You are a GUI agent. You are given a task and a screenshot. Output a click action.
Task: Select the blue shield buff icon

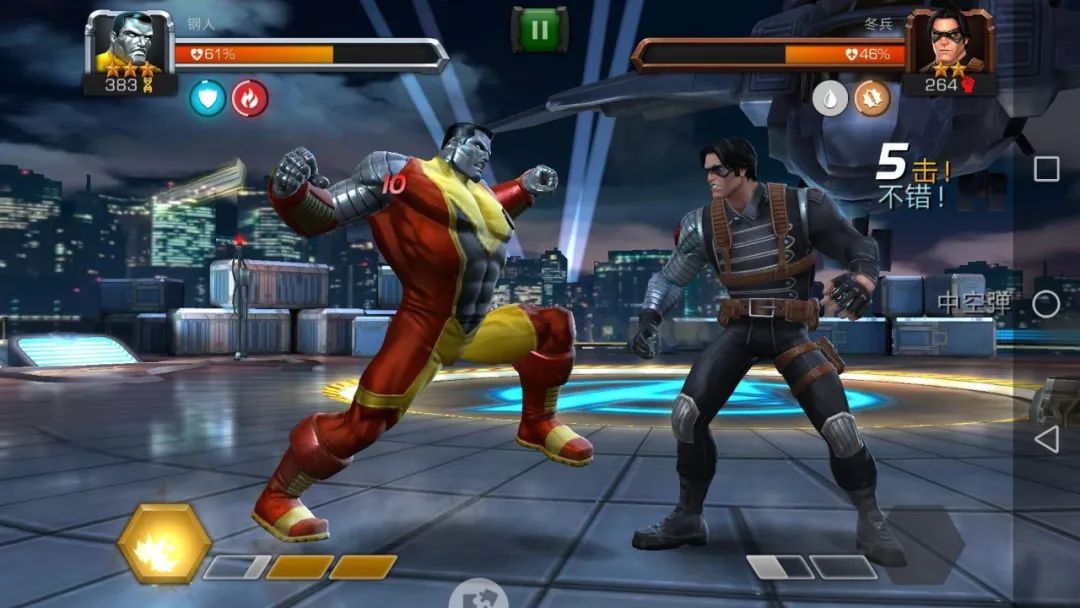208,98
